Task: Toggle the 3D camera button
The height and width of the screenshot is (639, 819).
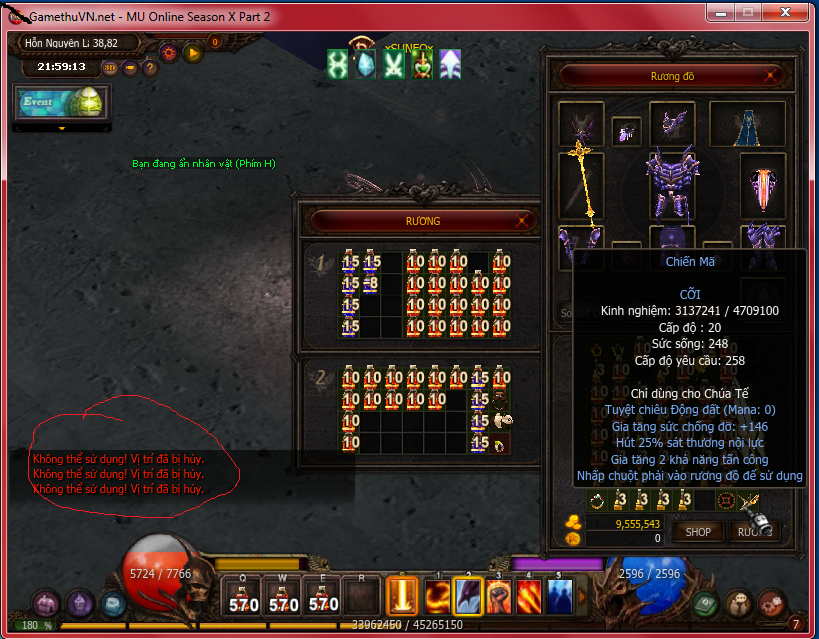Action: (x=109, y=68)
